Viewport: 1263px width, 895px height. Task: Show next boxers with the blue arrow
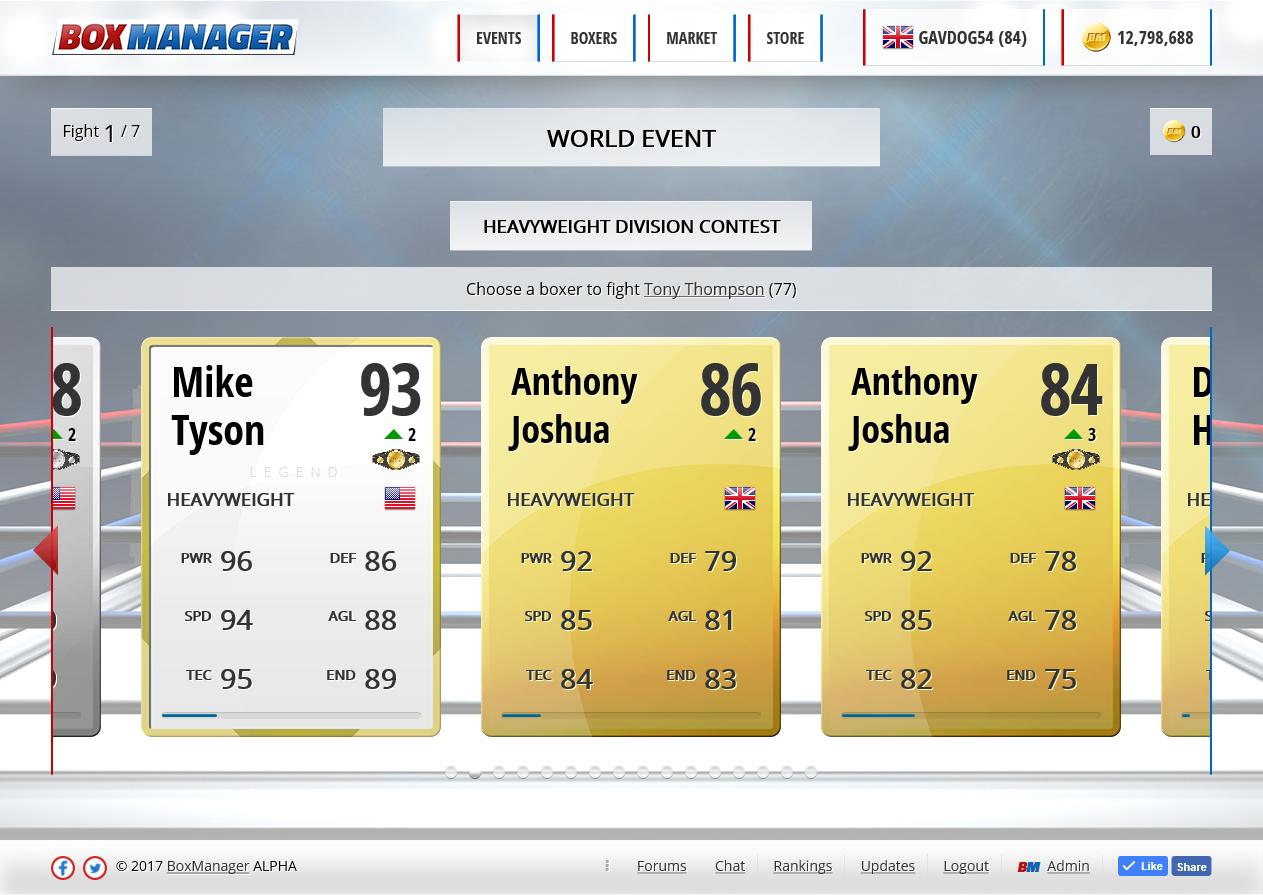click(x=1218, y=550)
